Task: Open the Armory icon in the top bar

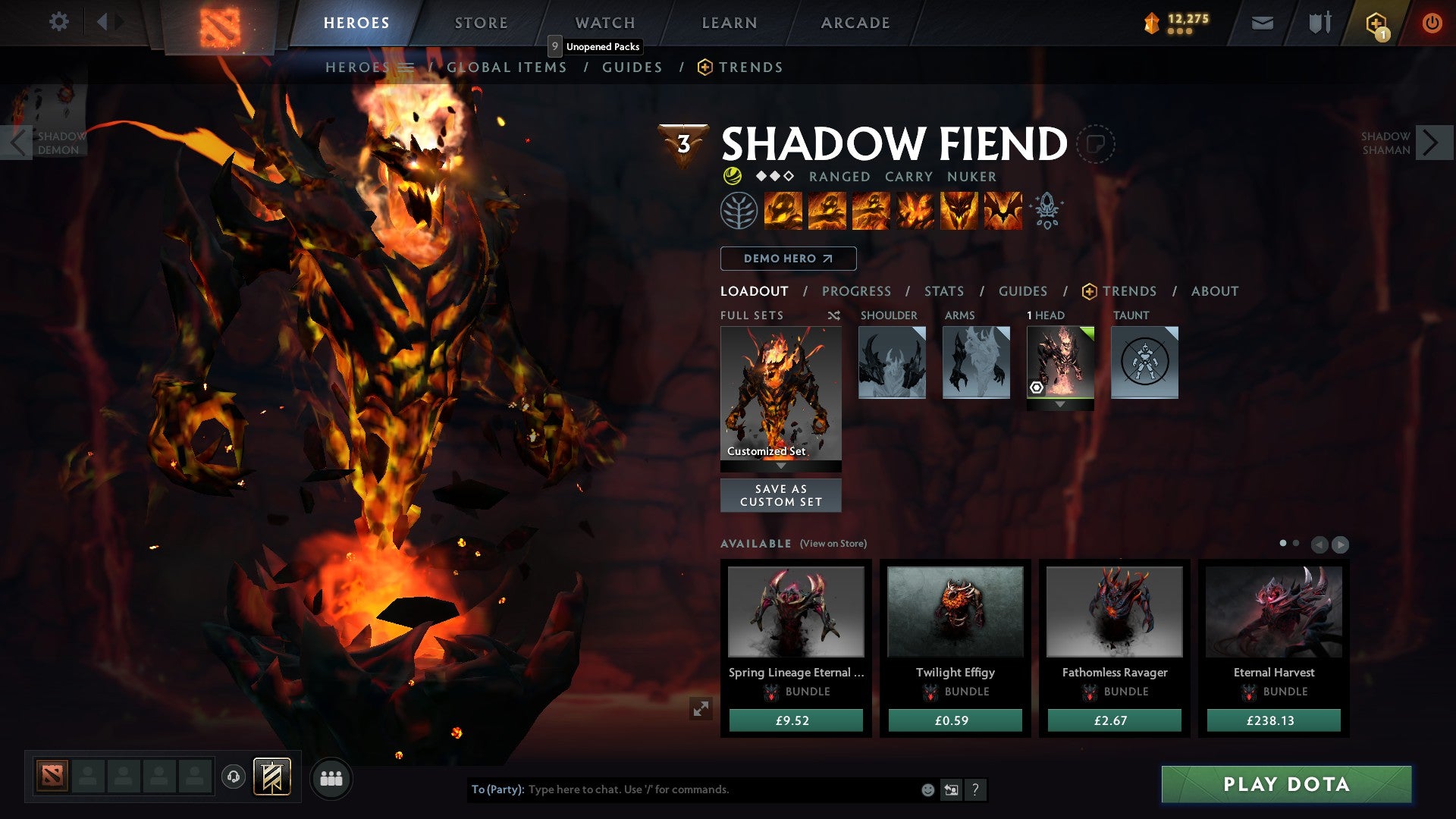Action: tap(1319, 21)
